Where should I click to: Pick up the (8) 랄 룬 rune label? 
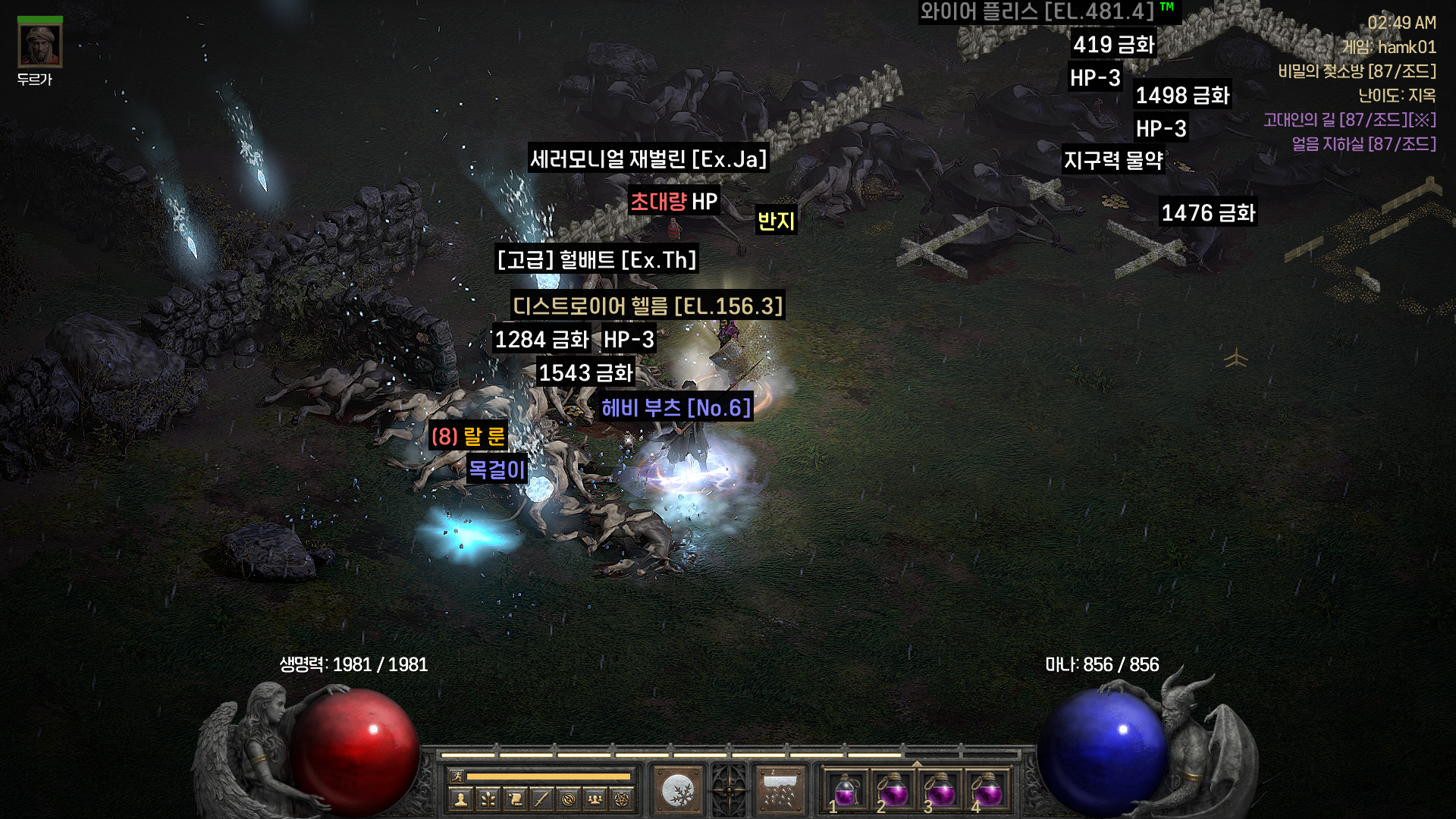pyautogui.click(x=467, y=436)
